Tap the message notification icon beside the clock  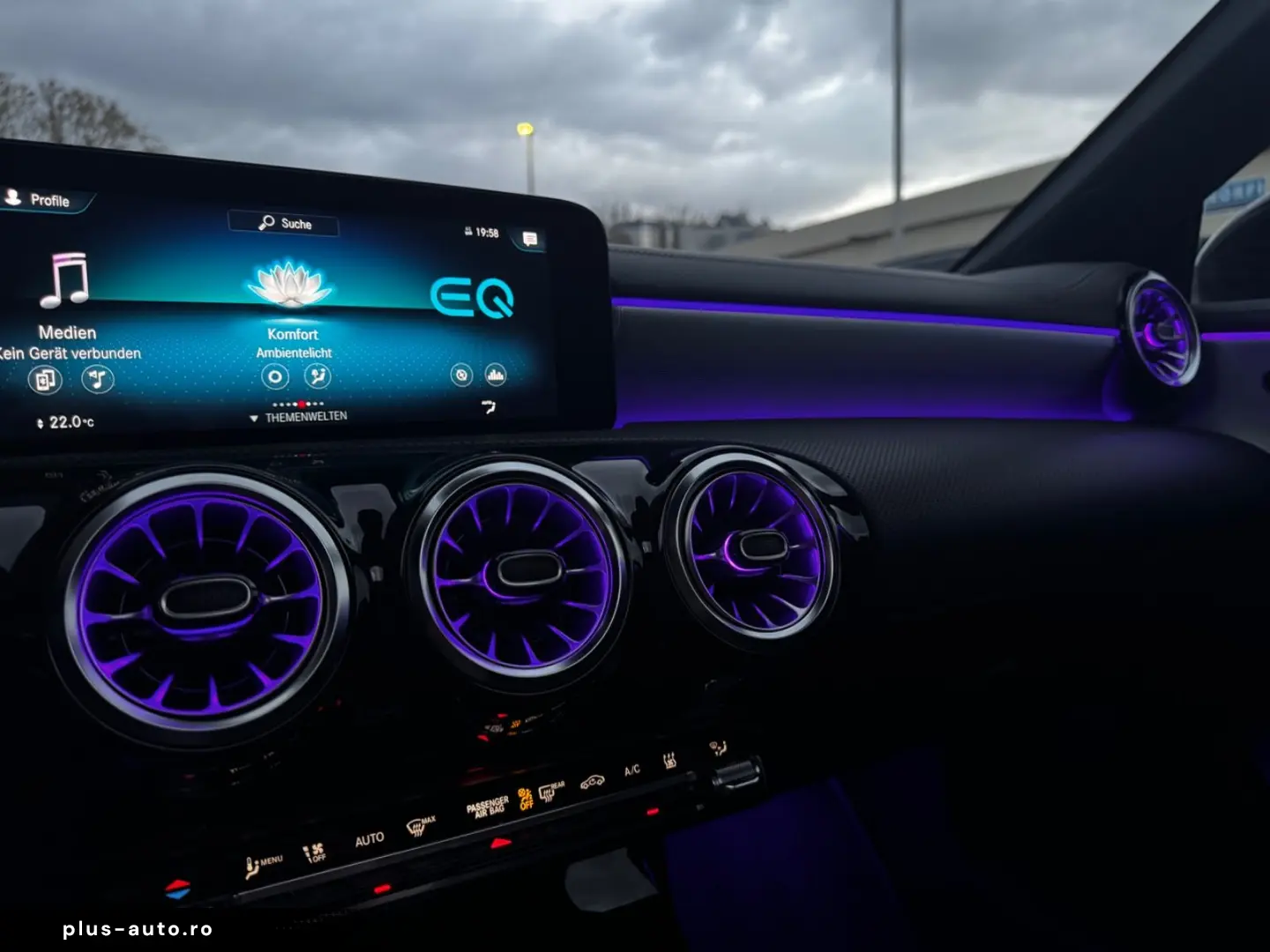coord(530,236)
